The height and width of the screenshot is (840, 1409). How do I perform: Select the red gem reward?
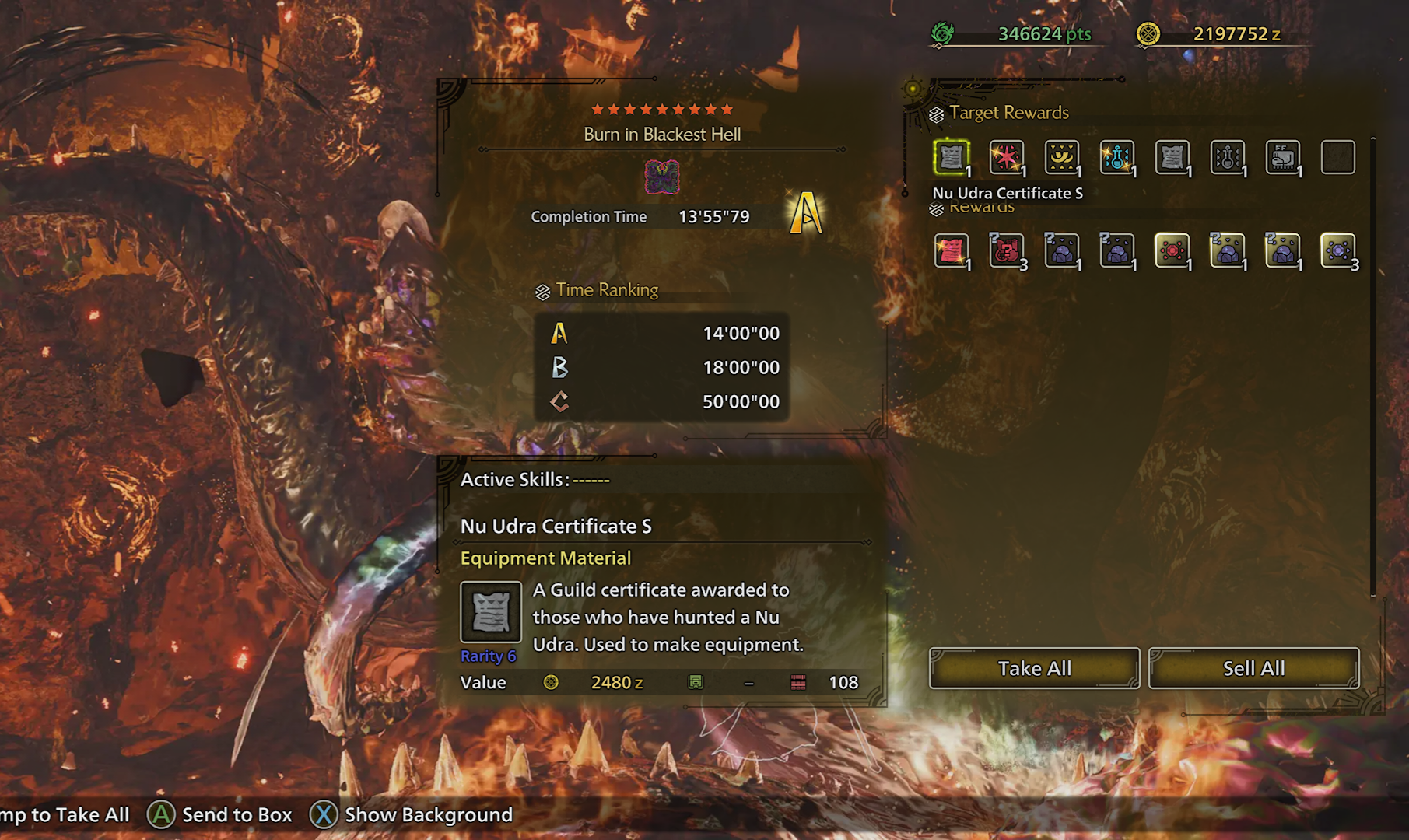tap(1172, 250)
